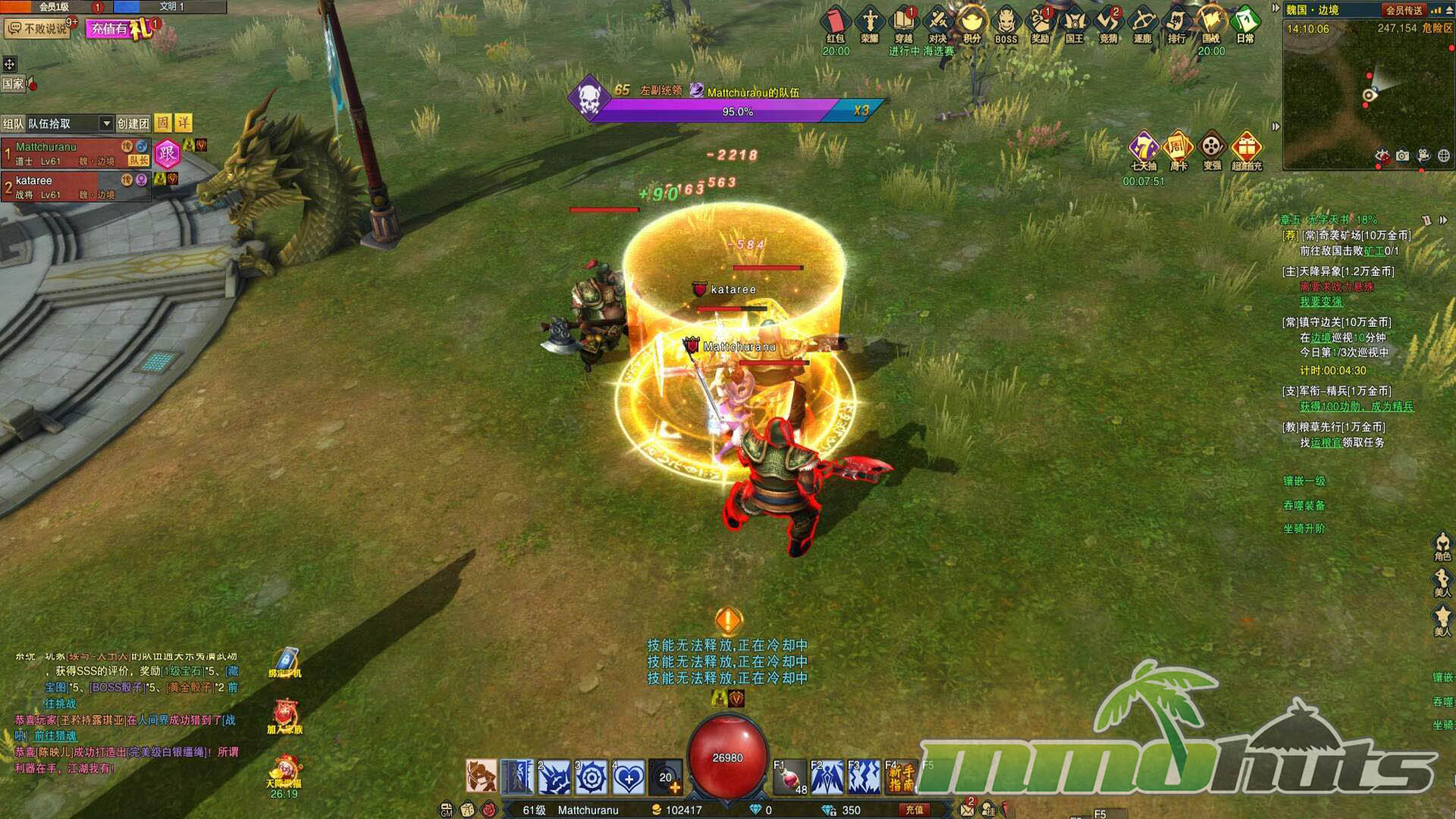
Task: Click the red 充值 recharge button
Action: [x=915, y=810]
